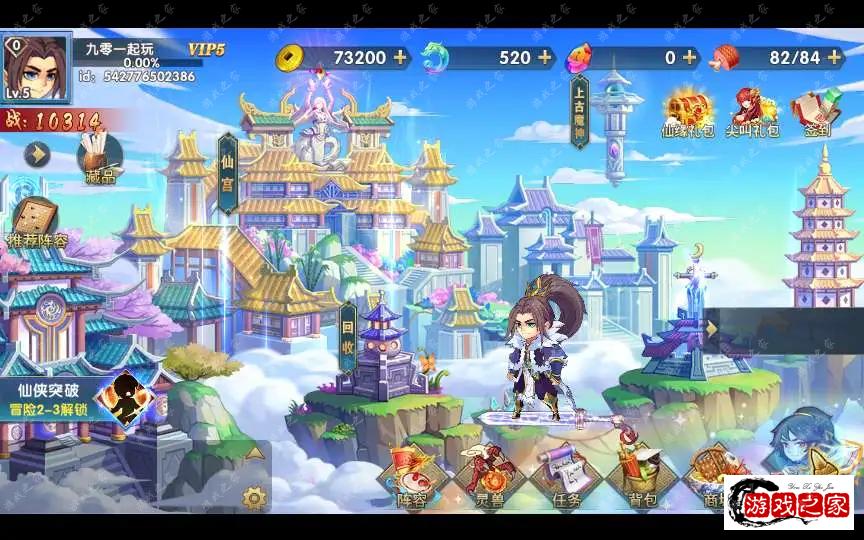
Task: Enter the 上古魔神 tower label
Action: coord(579,113)
